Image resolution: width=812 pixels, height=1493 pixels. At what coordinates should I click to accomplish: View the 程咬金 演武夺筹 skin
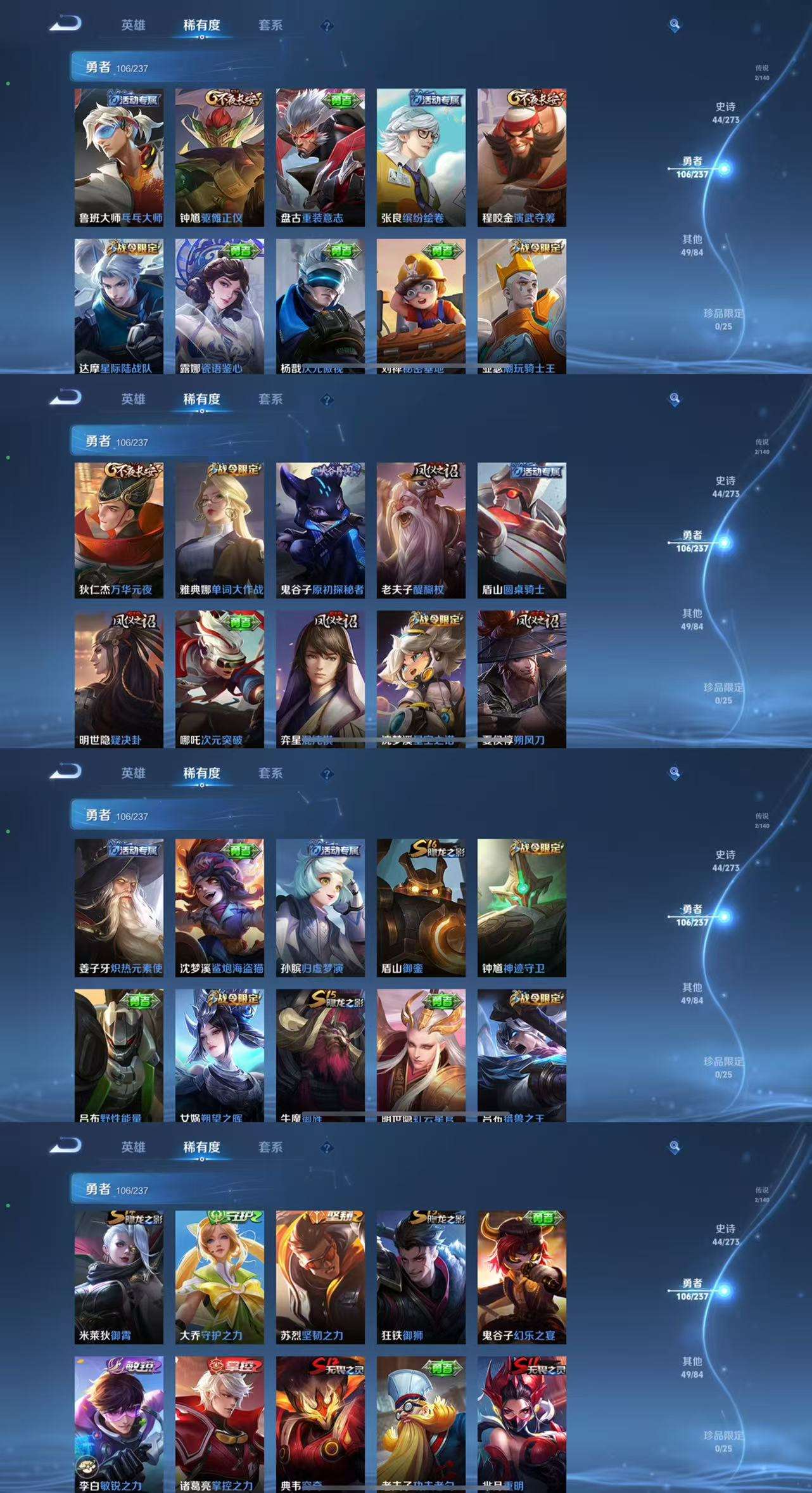[x=521, y=157]
